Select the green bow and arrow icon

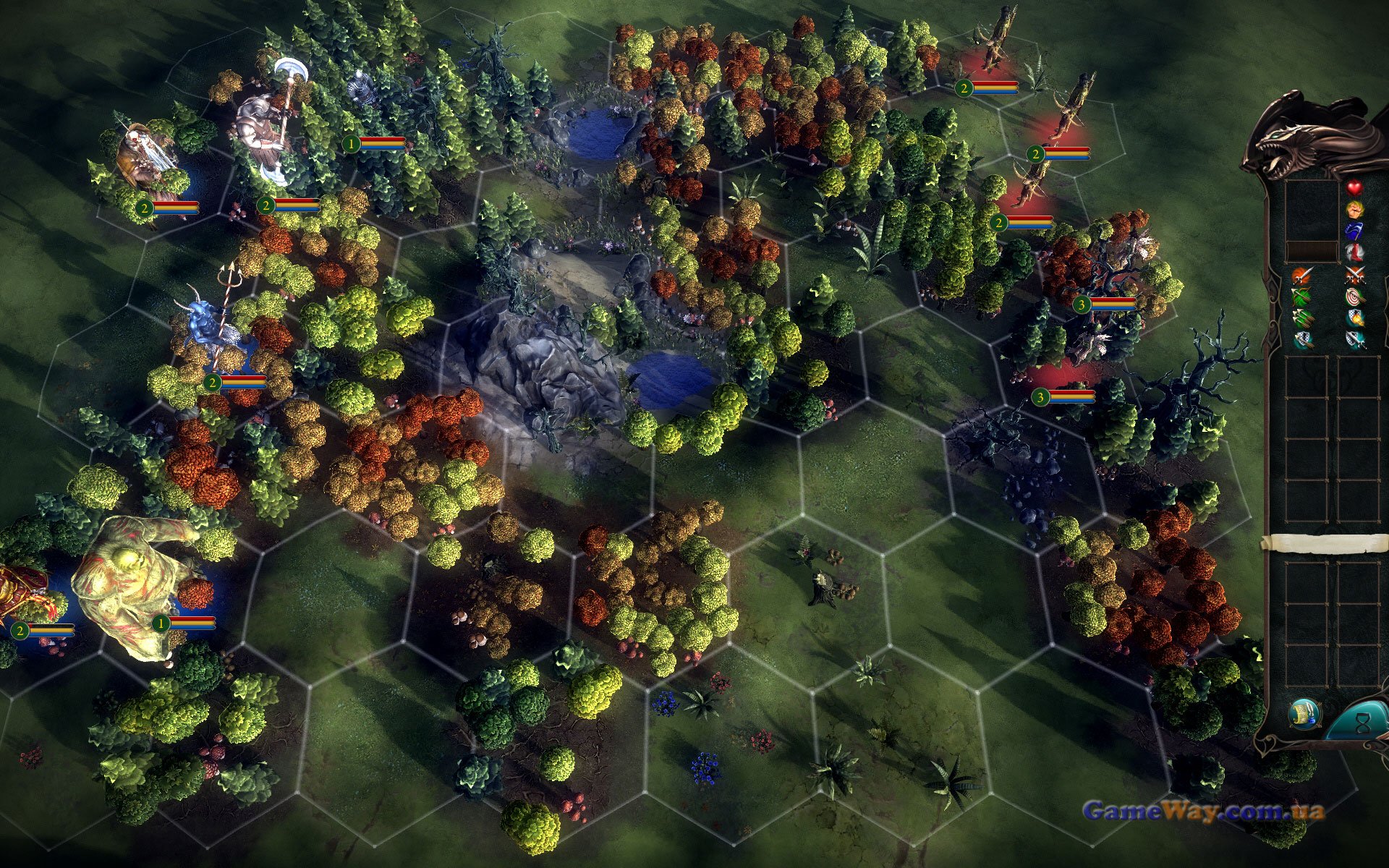[x=1301, y=297]
